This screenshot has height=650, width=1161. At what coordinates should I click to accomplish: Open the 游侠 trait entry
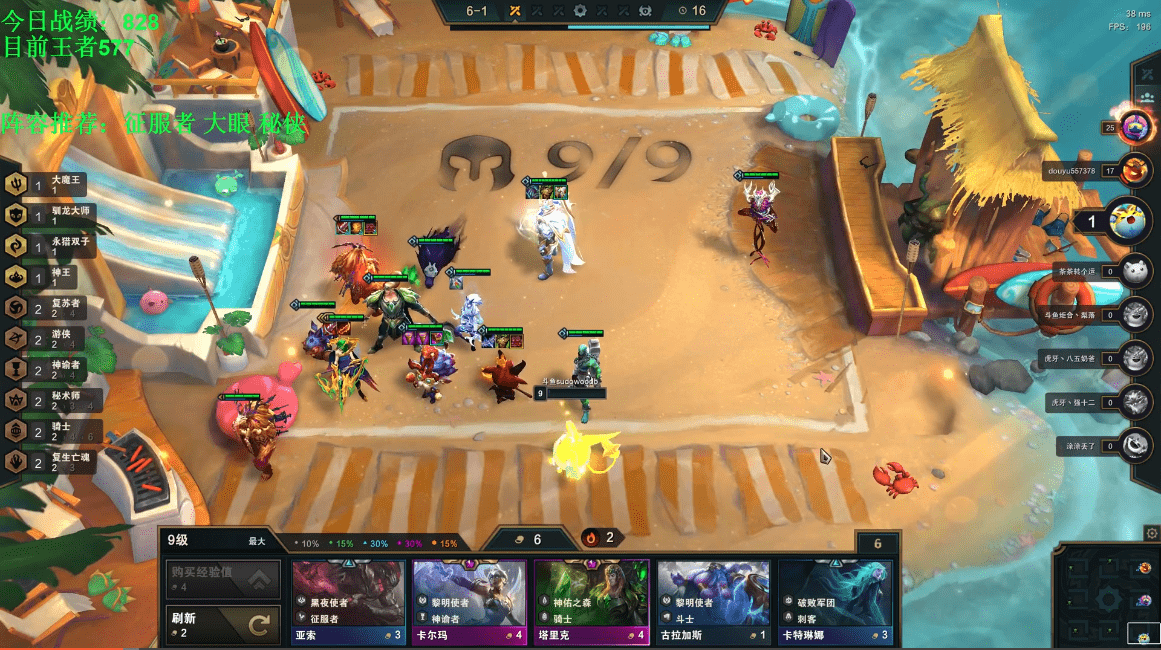pos(50,339)
